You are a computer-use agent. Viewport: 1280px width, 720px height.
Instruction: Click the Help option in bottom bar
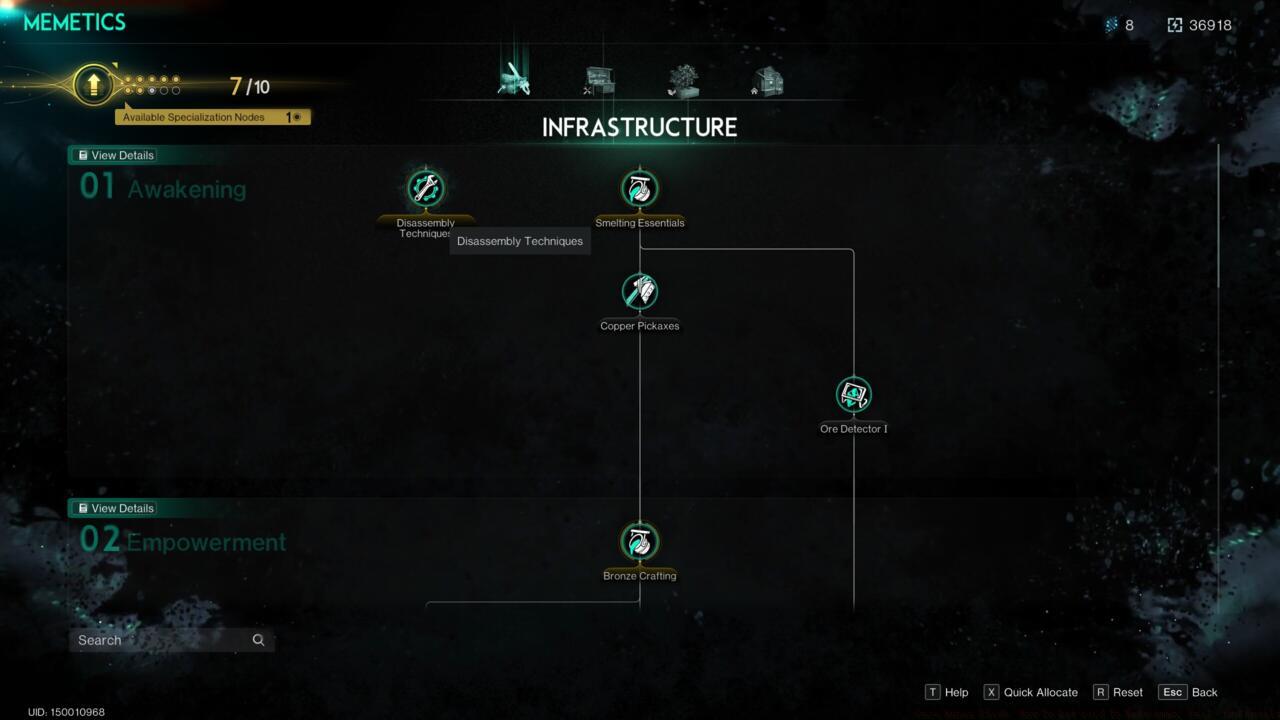coord(946,692)
